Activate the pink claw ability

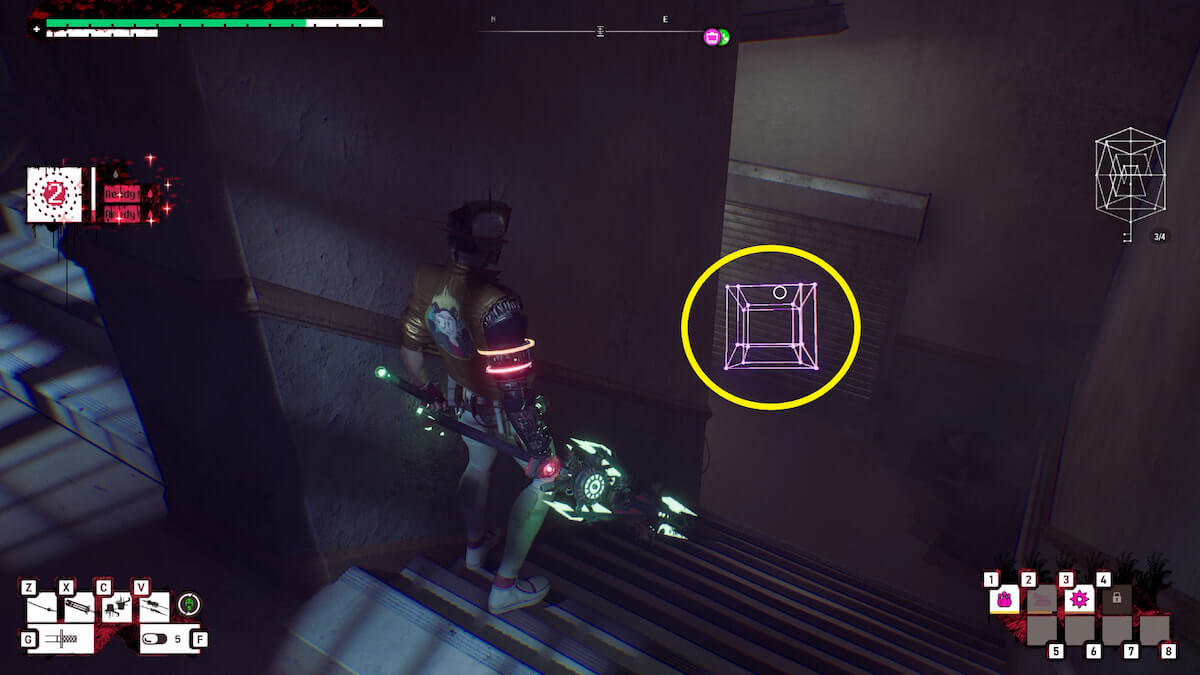tap(1004, 600)
